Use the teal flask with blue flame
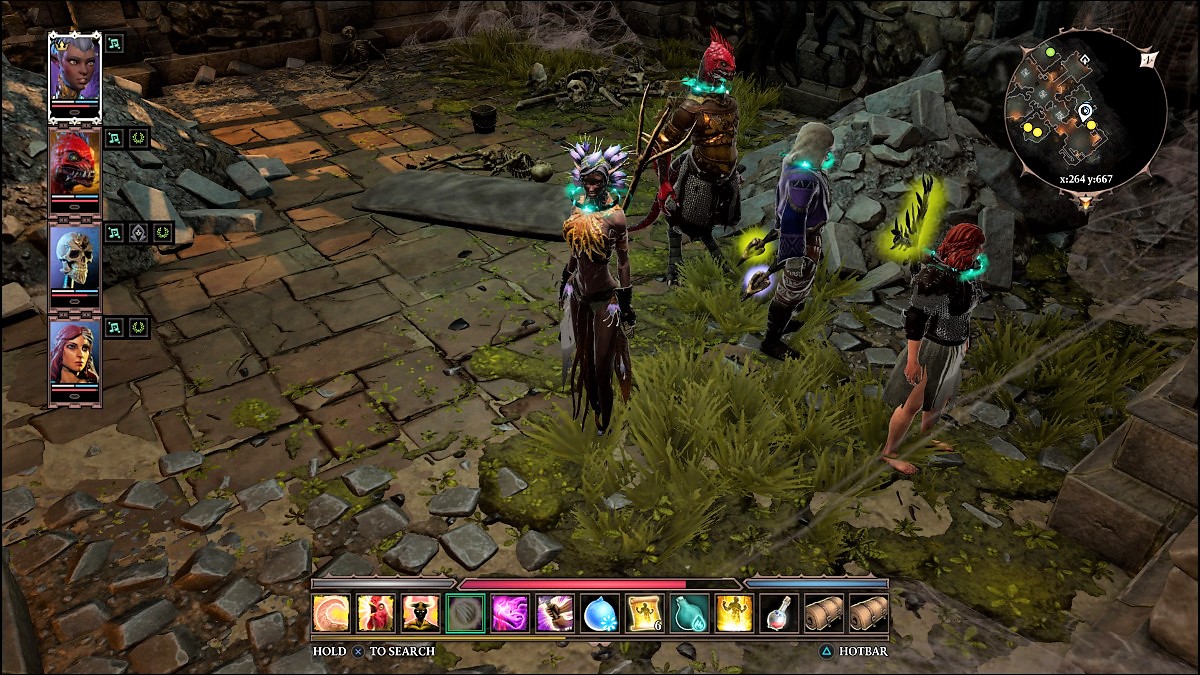This screenshot has width=1200, height=675. [689, 613]
